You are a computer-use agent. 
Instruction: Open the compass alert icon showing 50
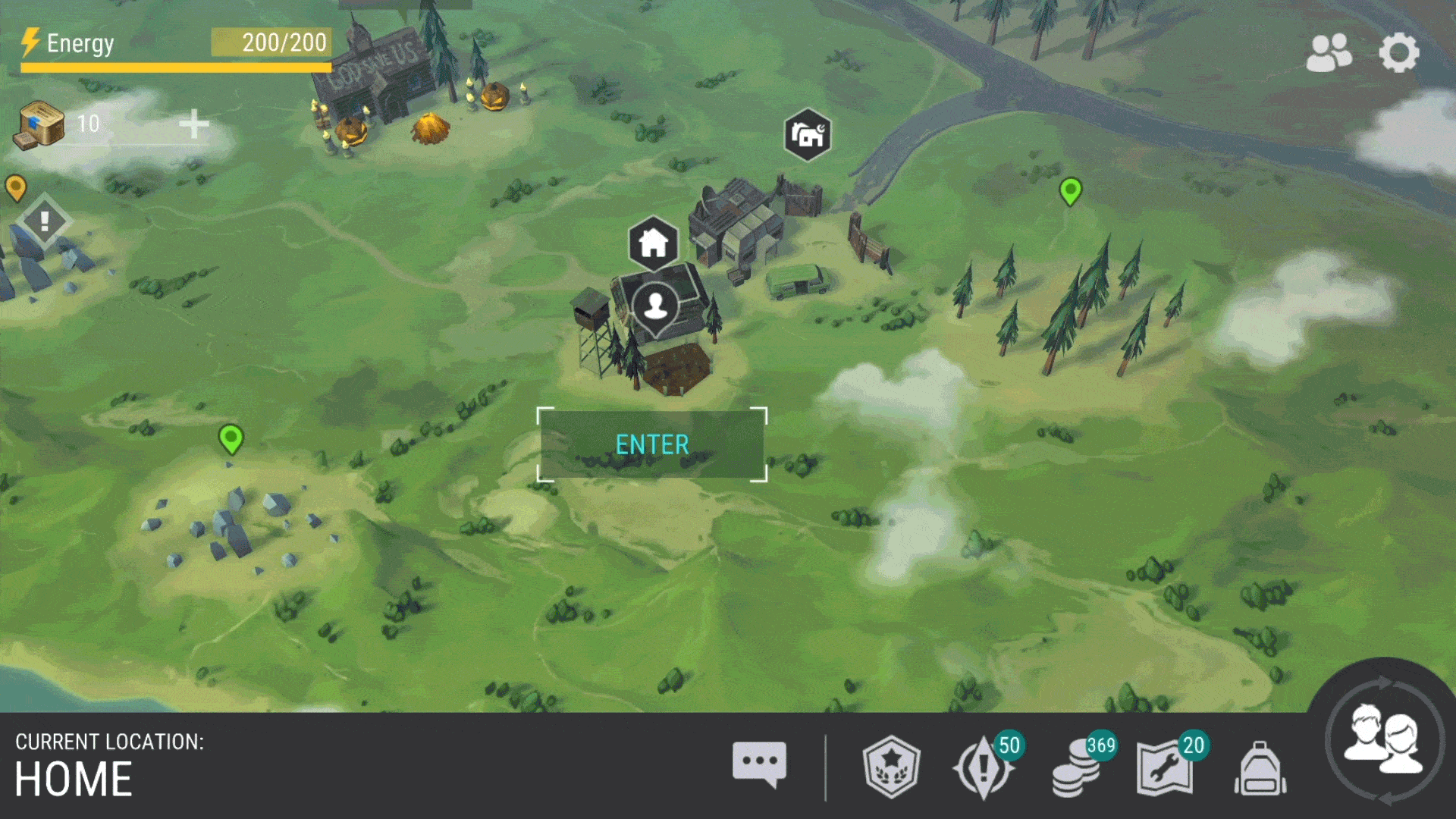984,767
